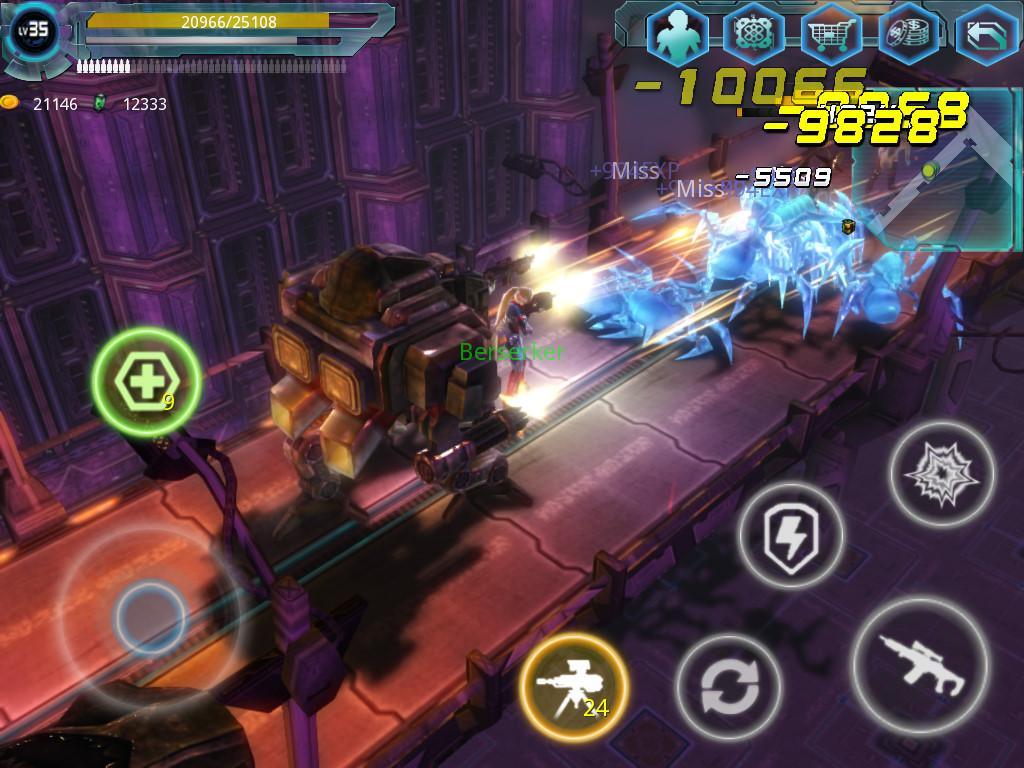Open the character profile menu

677,35
